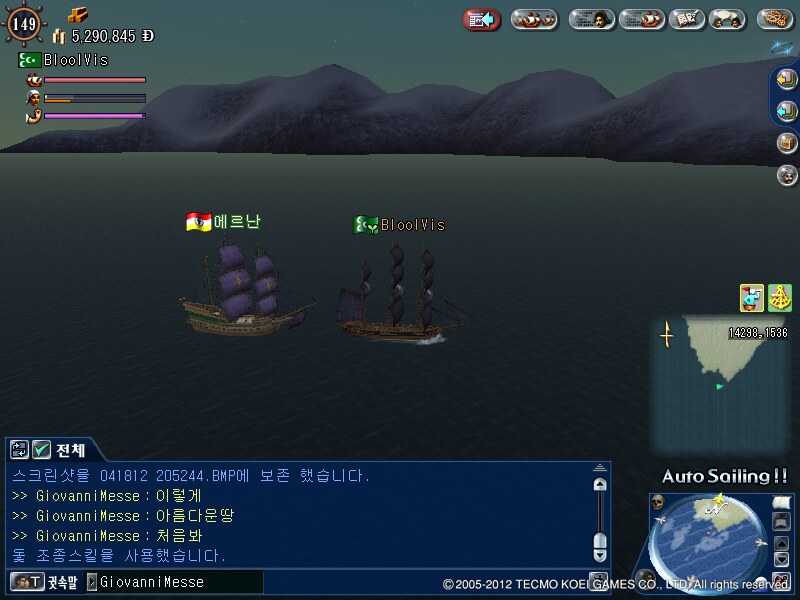Open the treasure chest items button
The height and width of the screenshot is (600, 800).
[x=787, y=142]
